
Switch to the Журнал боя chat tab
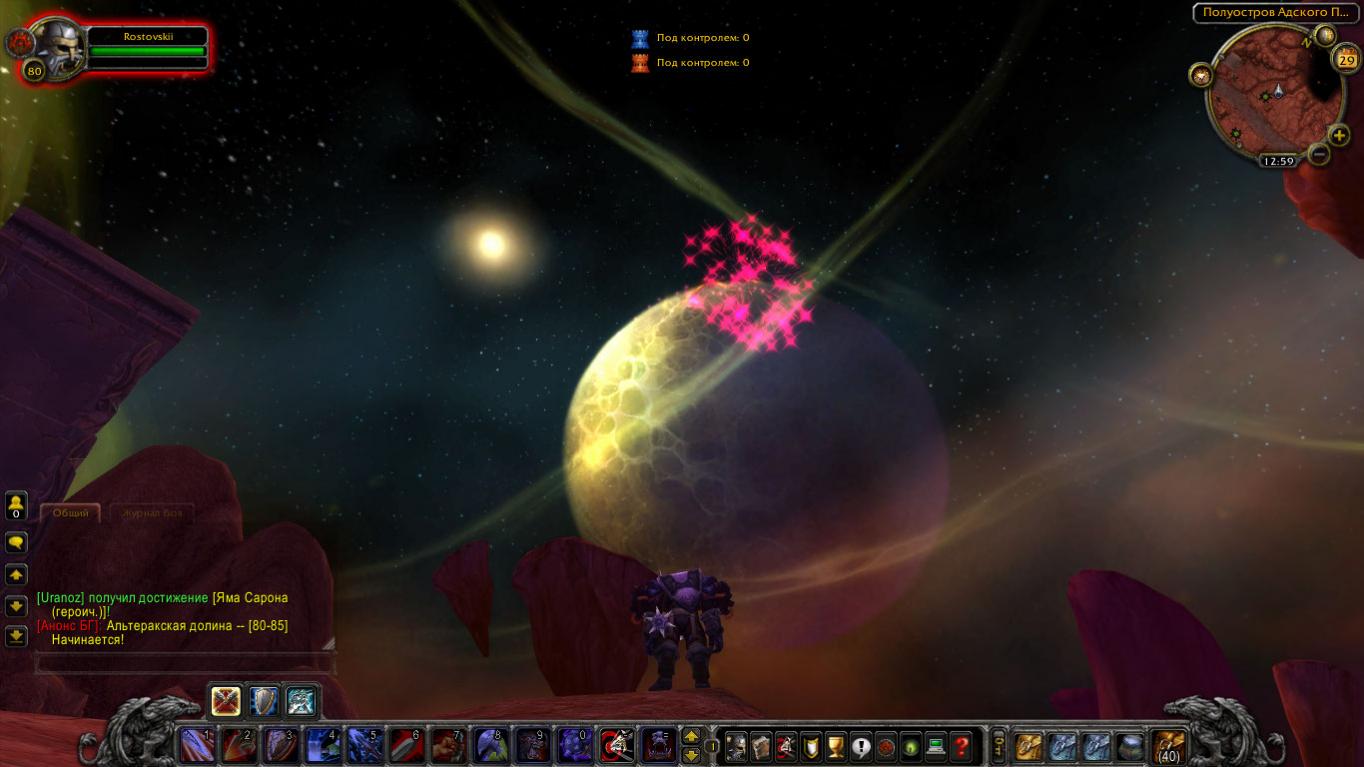pos(152,513)
